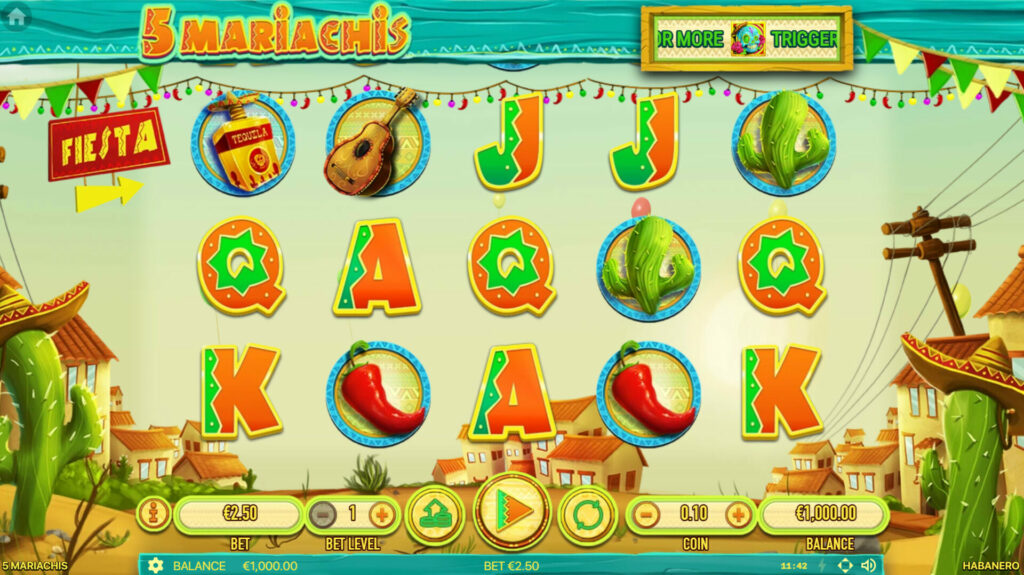Lower the coin value with minus
1024x575 pixels.
[647, 515]
